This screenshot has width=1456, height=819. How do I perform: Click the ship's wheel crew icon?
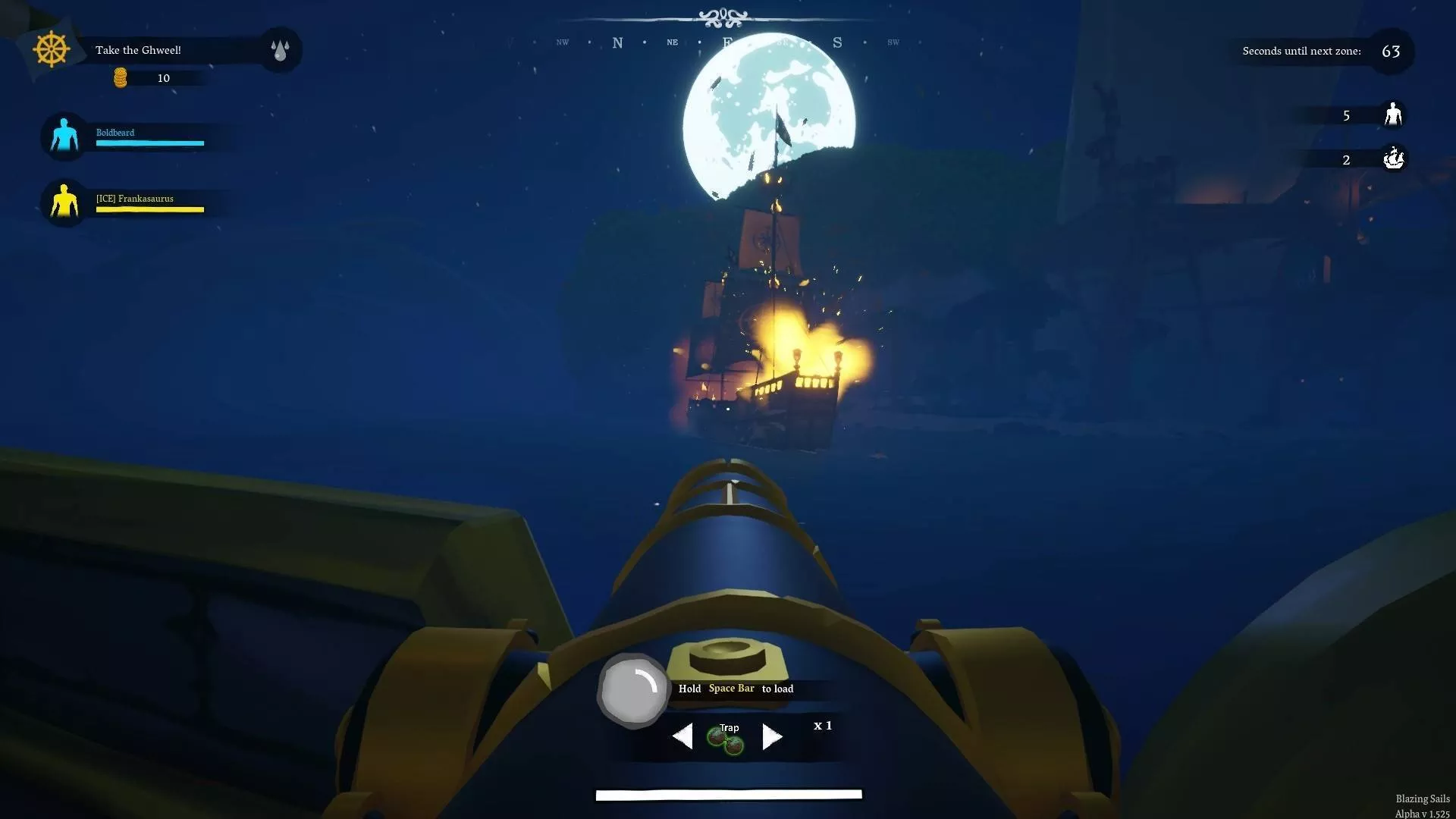pos(51,50)
